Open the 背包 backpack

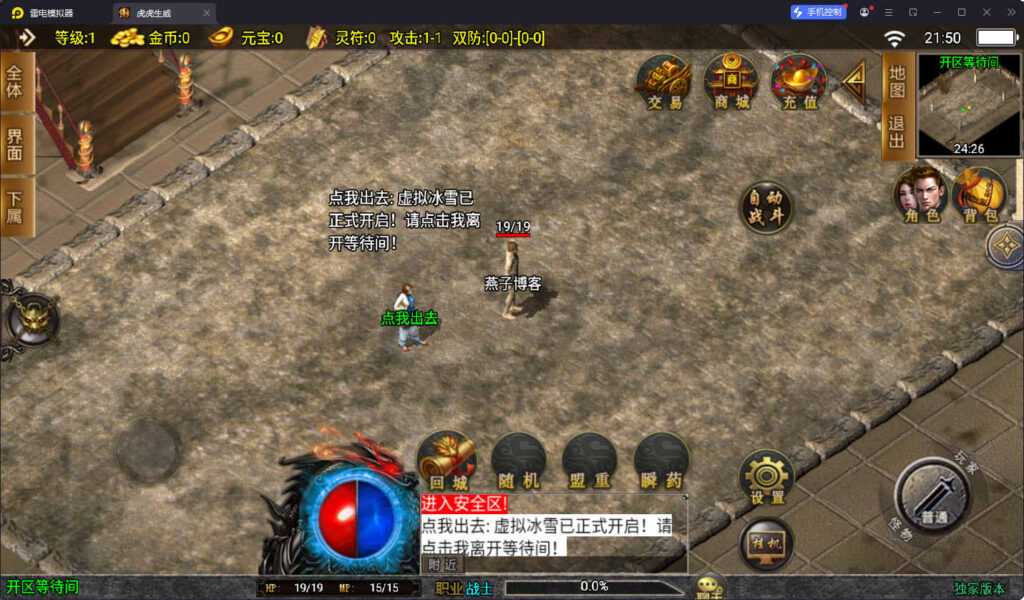[x=979, y=194]
